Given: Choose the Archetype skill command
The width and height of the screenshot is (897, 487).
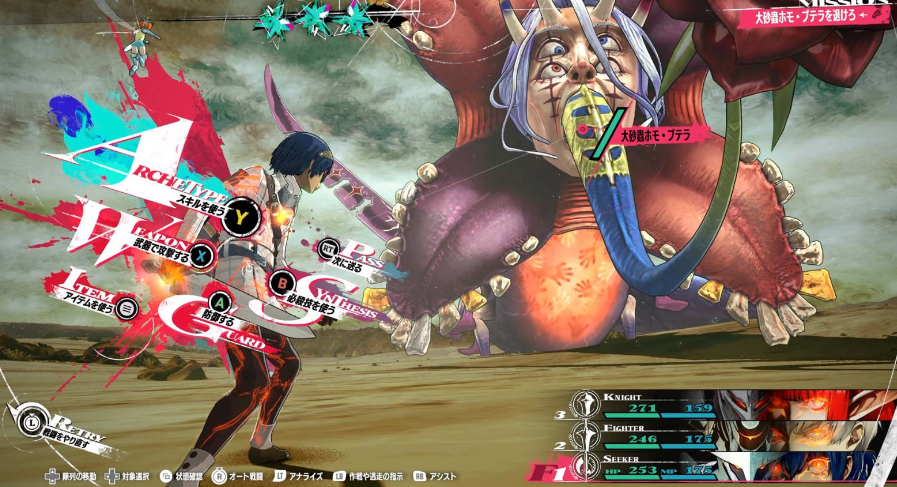Looking at the screenshot, I should pyautogui.click(x=240, y=212).
